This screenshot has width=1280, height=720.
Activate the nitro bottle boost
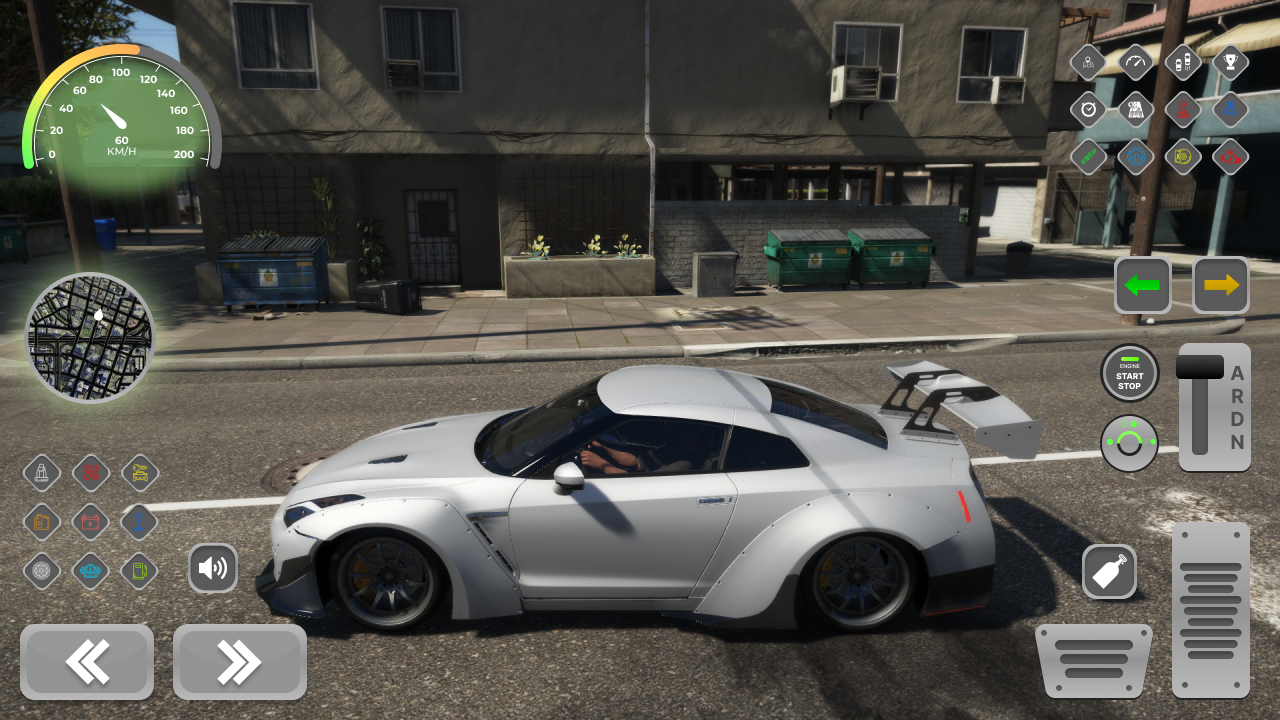pos(1110,572)
